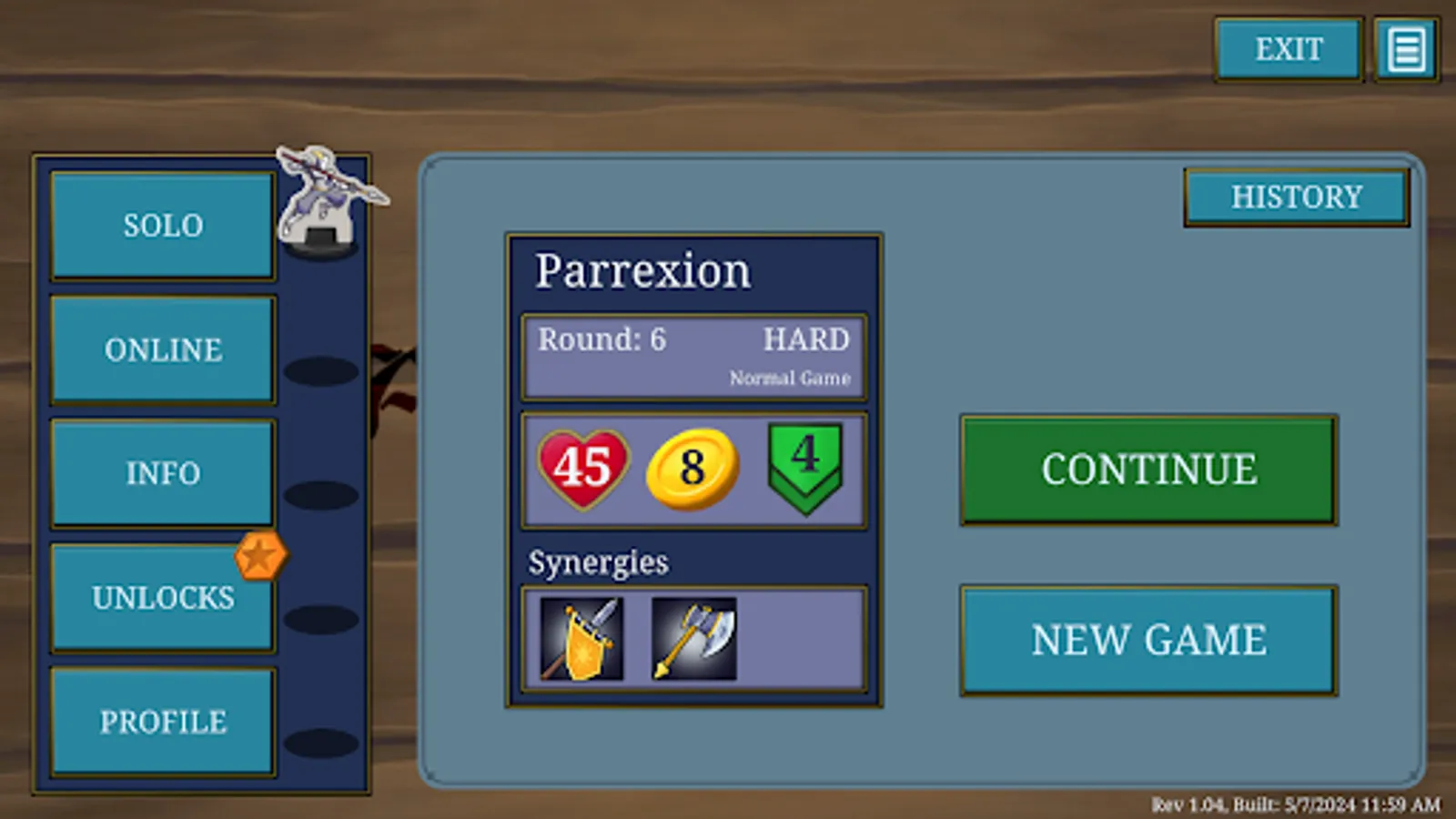The width and height of the screenshot is (1456, 819).
Task: Click the orange star badge on UNLOCKS
Action: (262, 555)
